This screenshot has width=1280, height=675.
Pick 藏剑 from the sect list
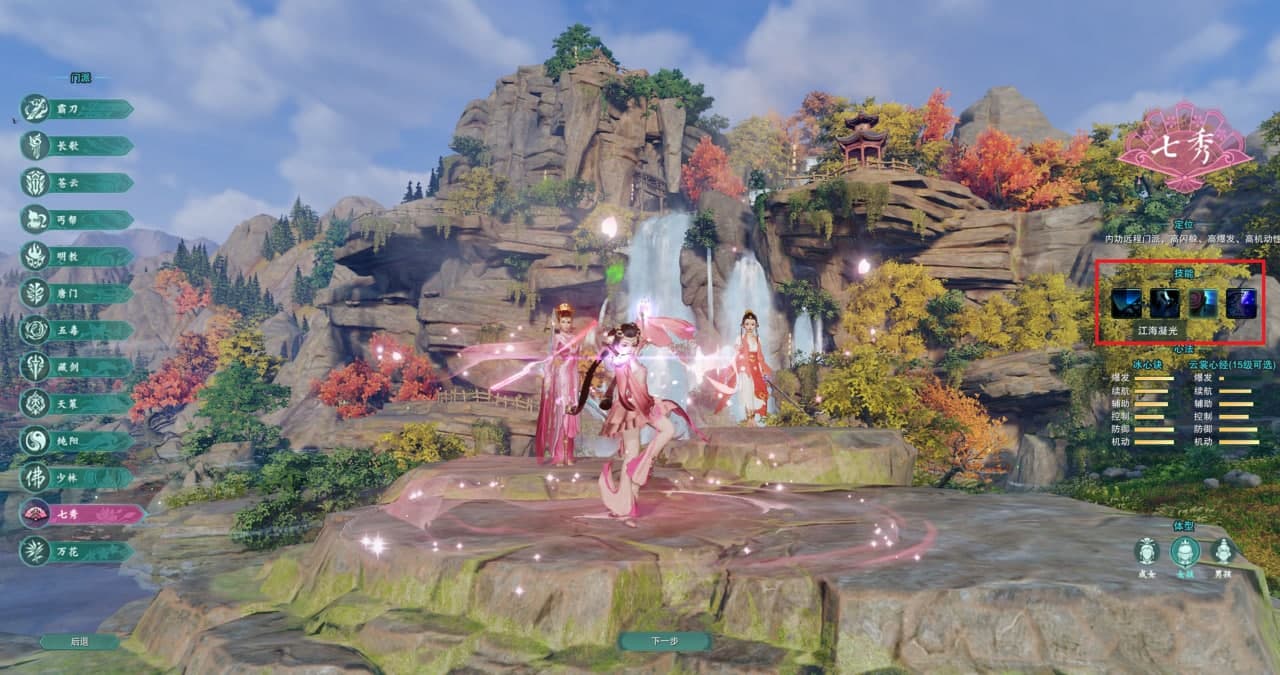pos(78,367)
